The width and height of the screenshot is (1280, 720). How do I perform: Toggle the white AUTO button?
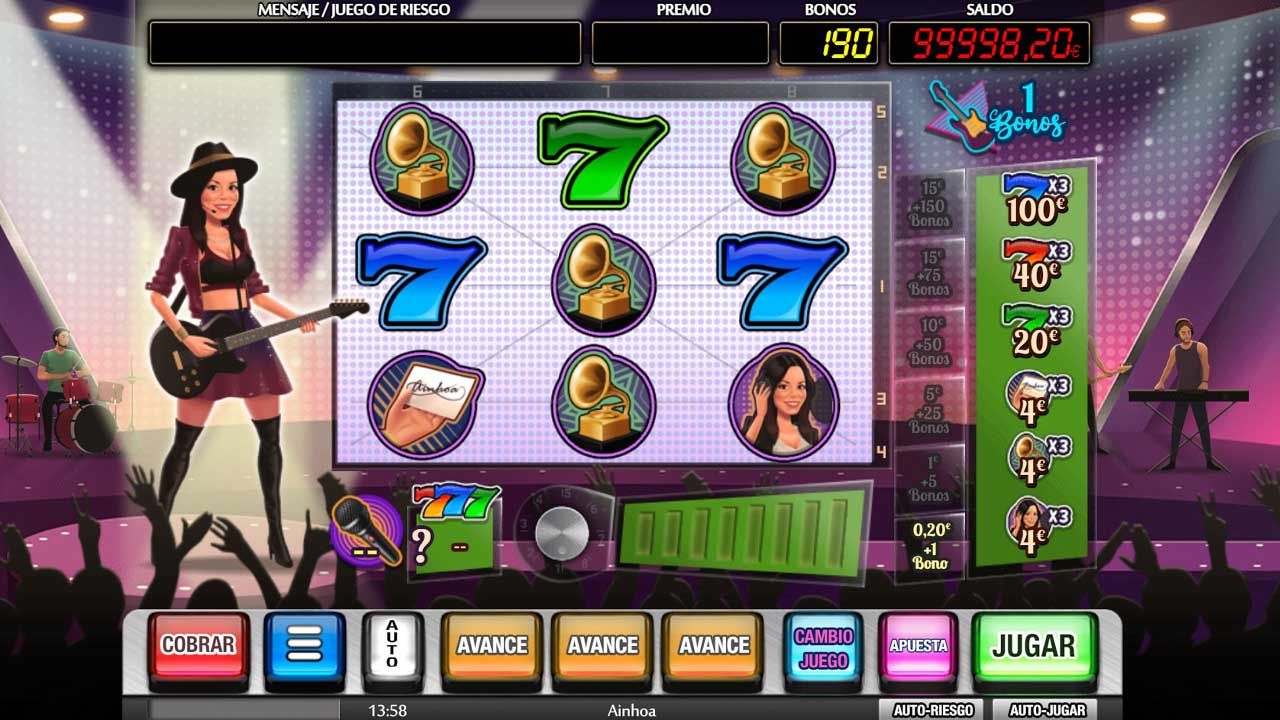click(x=392, y=646)
